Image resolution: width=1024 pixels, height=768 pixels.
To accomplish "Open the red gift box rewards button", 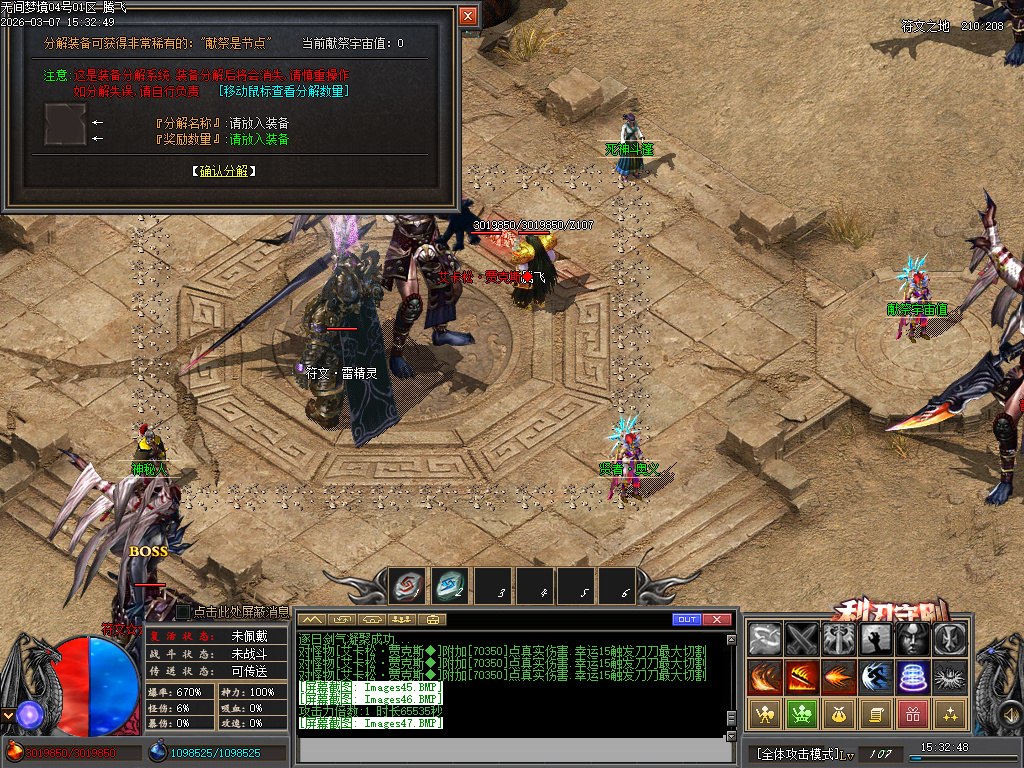I will point(913,714).
